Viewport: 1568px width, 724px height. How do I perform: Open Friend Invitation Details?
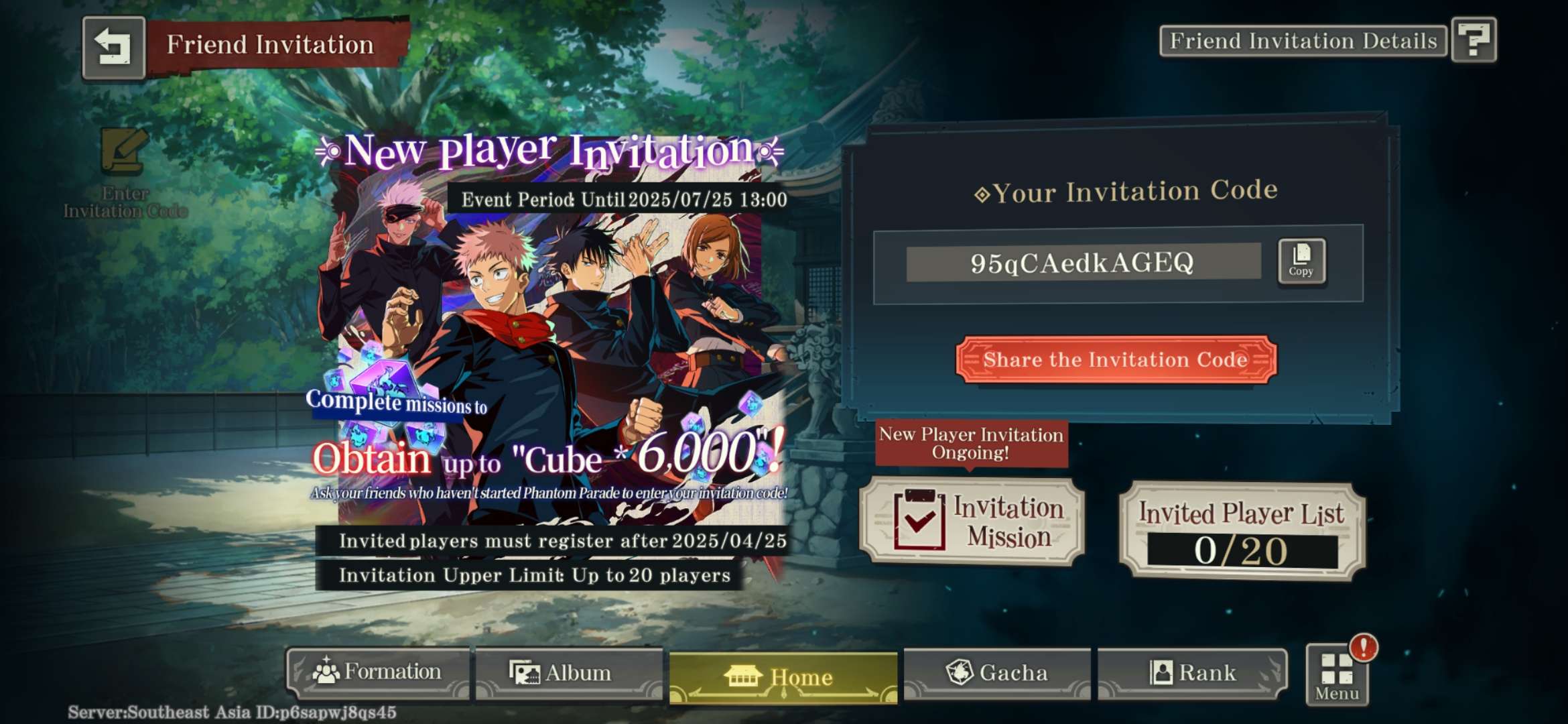1303,42
